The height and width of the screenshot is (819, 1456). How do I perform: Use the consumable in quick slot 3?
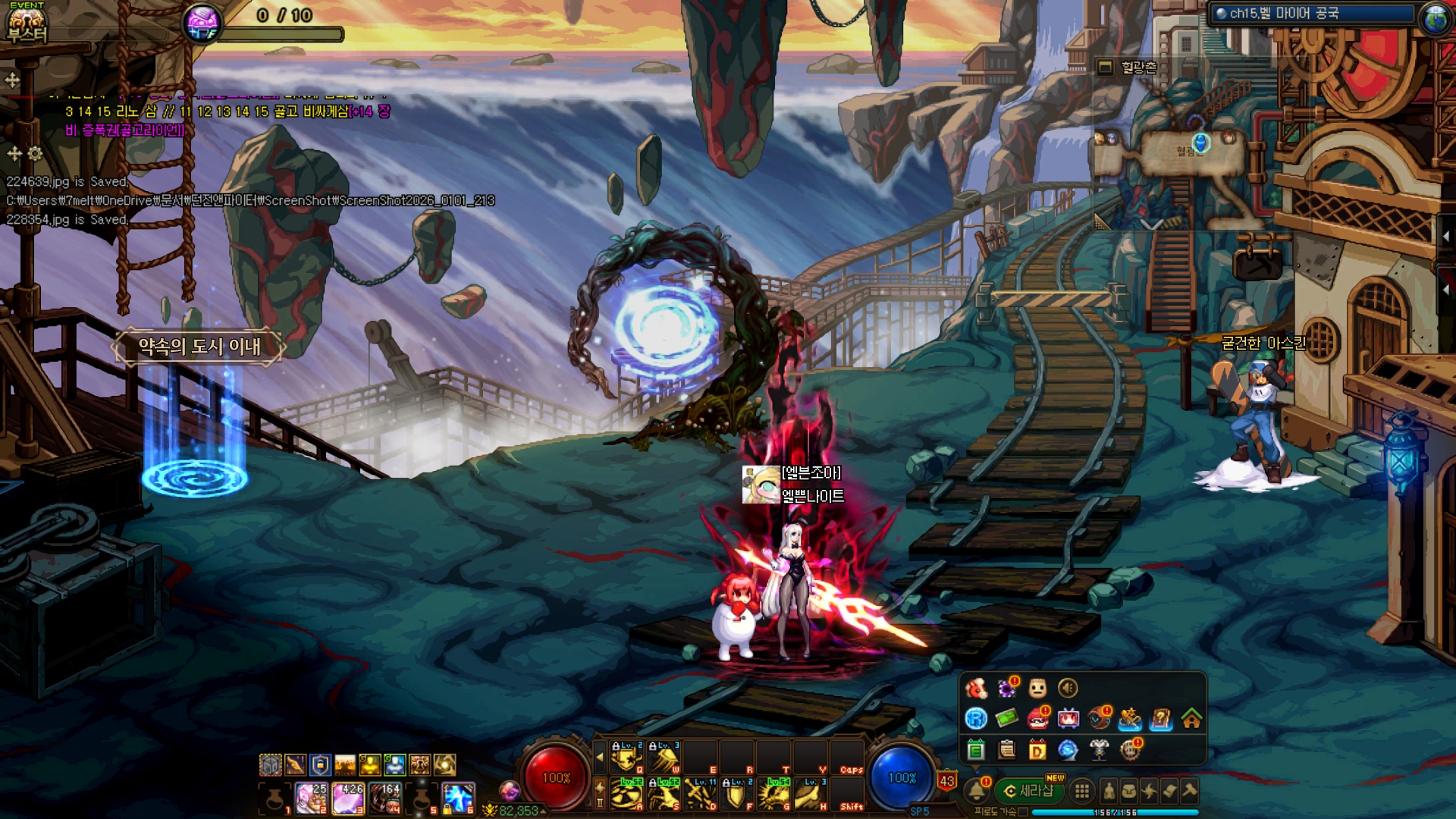point(348,799)
